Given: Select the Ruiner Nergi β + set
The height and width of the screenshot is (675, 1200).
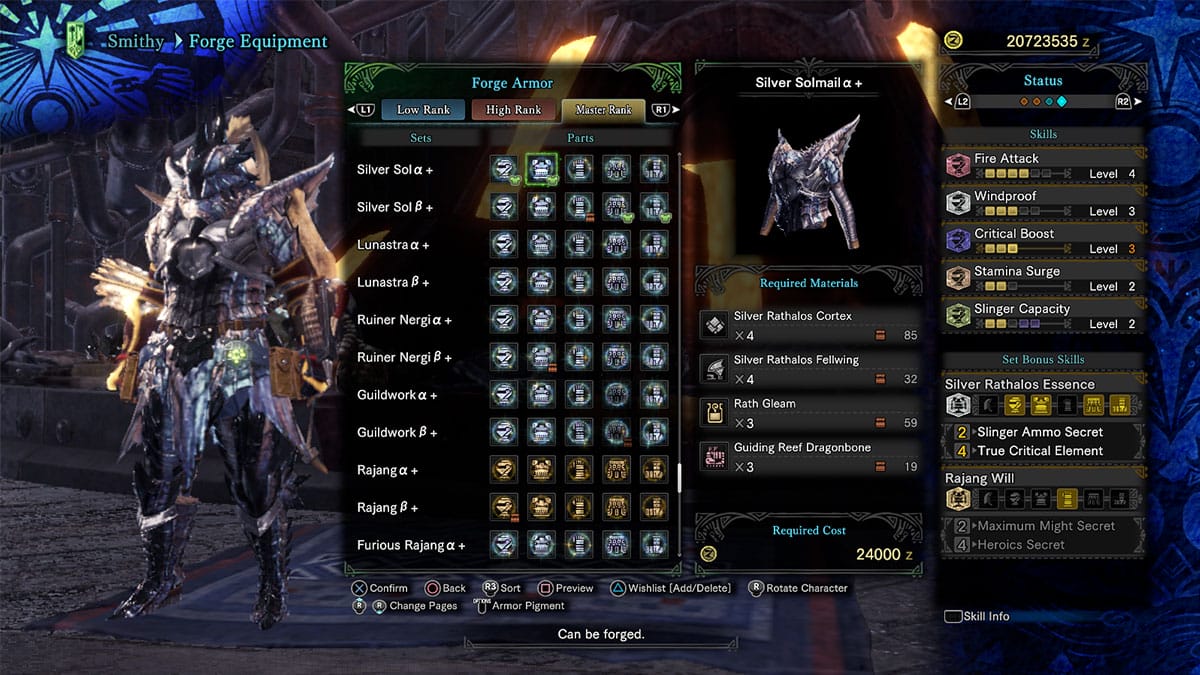Looking at the screenshot, I should tap(404, 358).
